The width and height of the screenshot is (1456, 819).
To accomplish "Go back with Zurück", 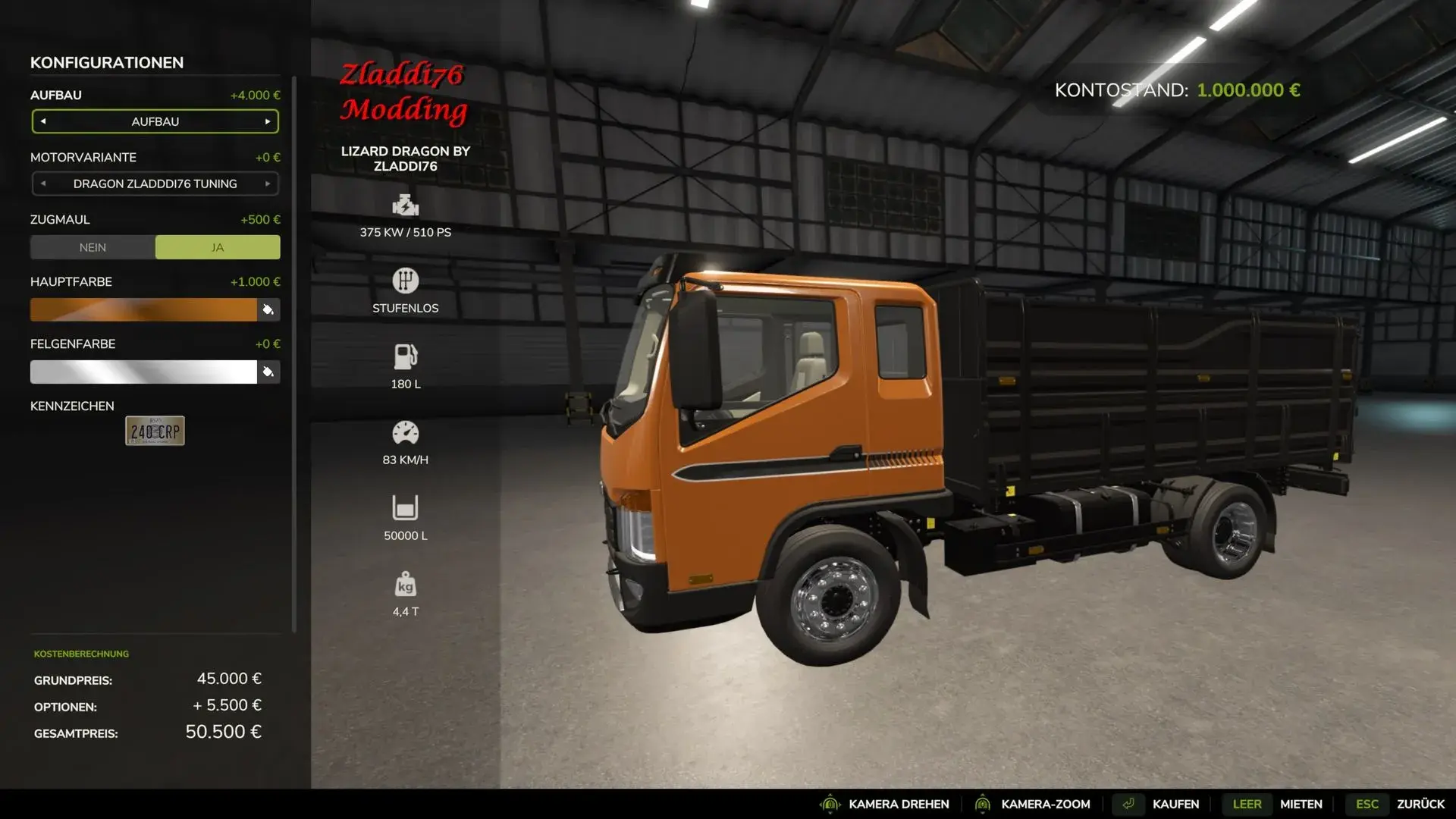I will click(1420, 804).
